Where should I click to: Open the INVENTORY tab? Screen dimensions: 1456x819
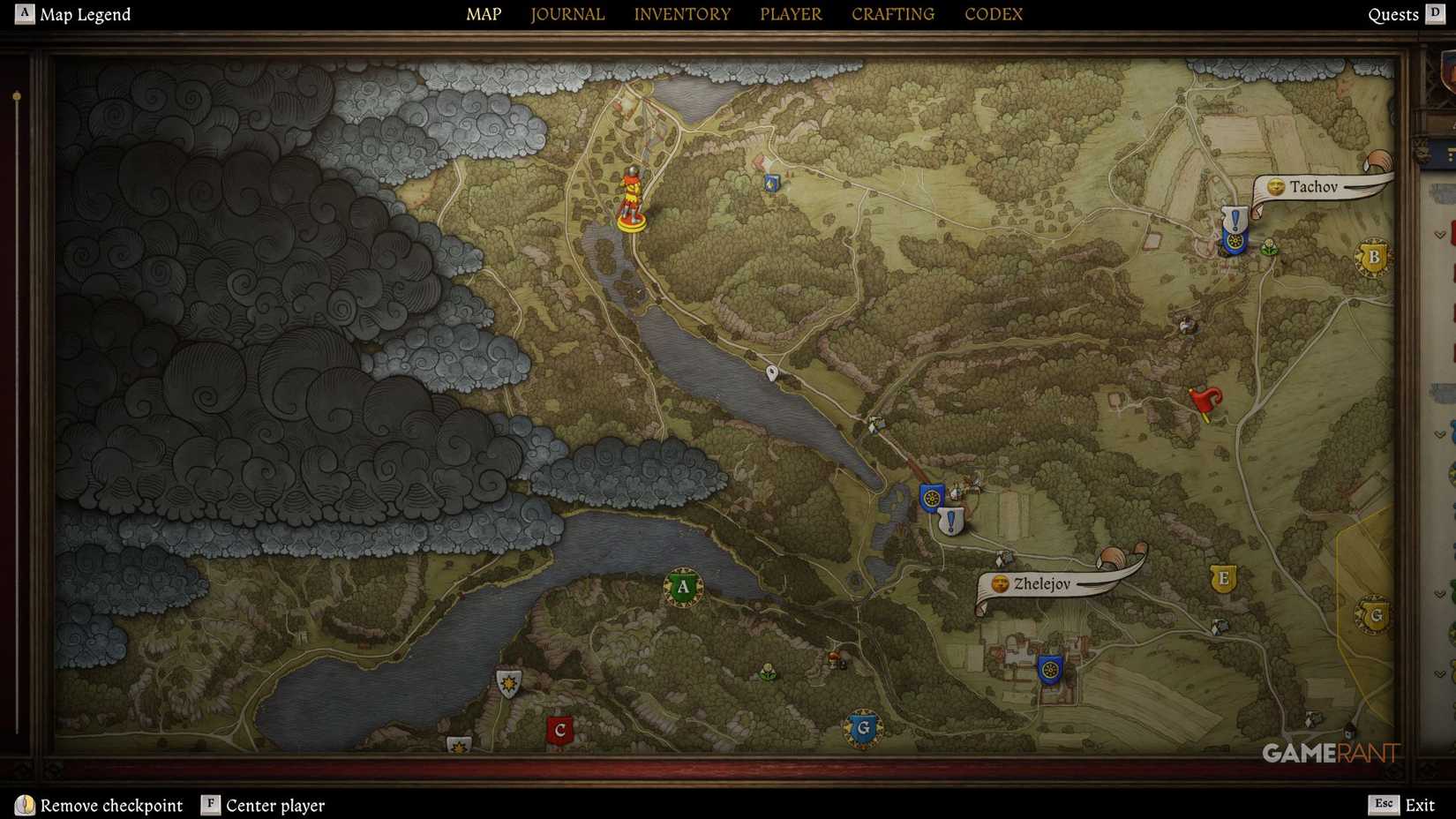point(682,14)
